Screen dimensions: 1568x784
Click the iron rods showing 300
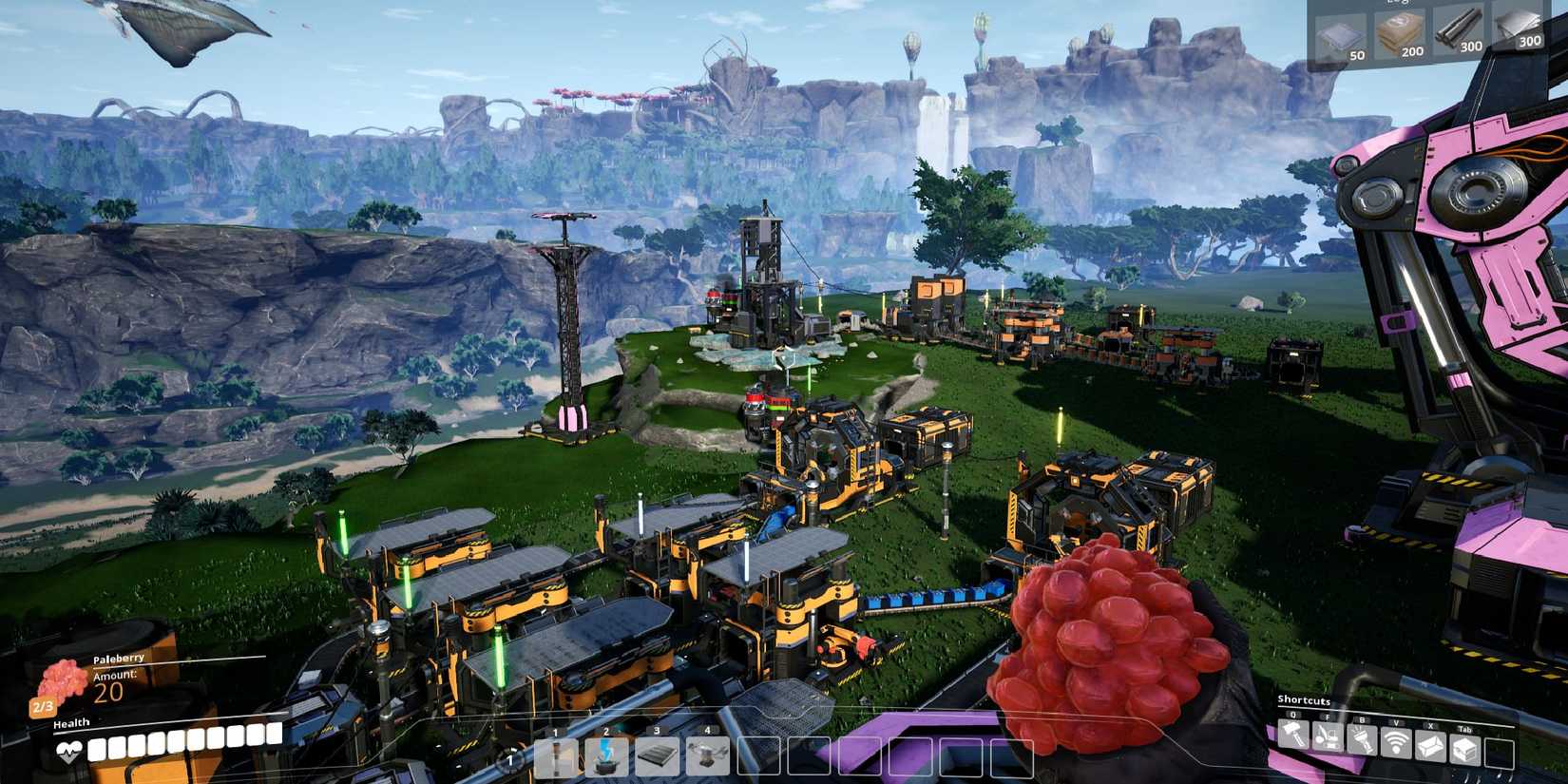coord(1459,27)
